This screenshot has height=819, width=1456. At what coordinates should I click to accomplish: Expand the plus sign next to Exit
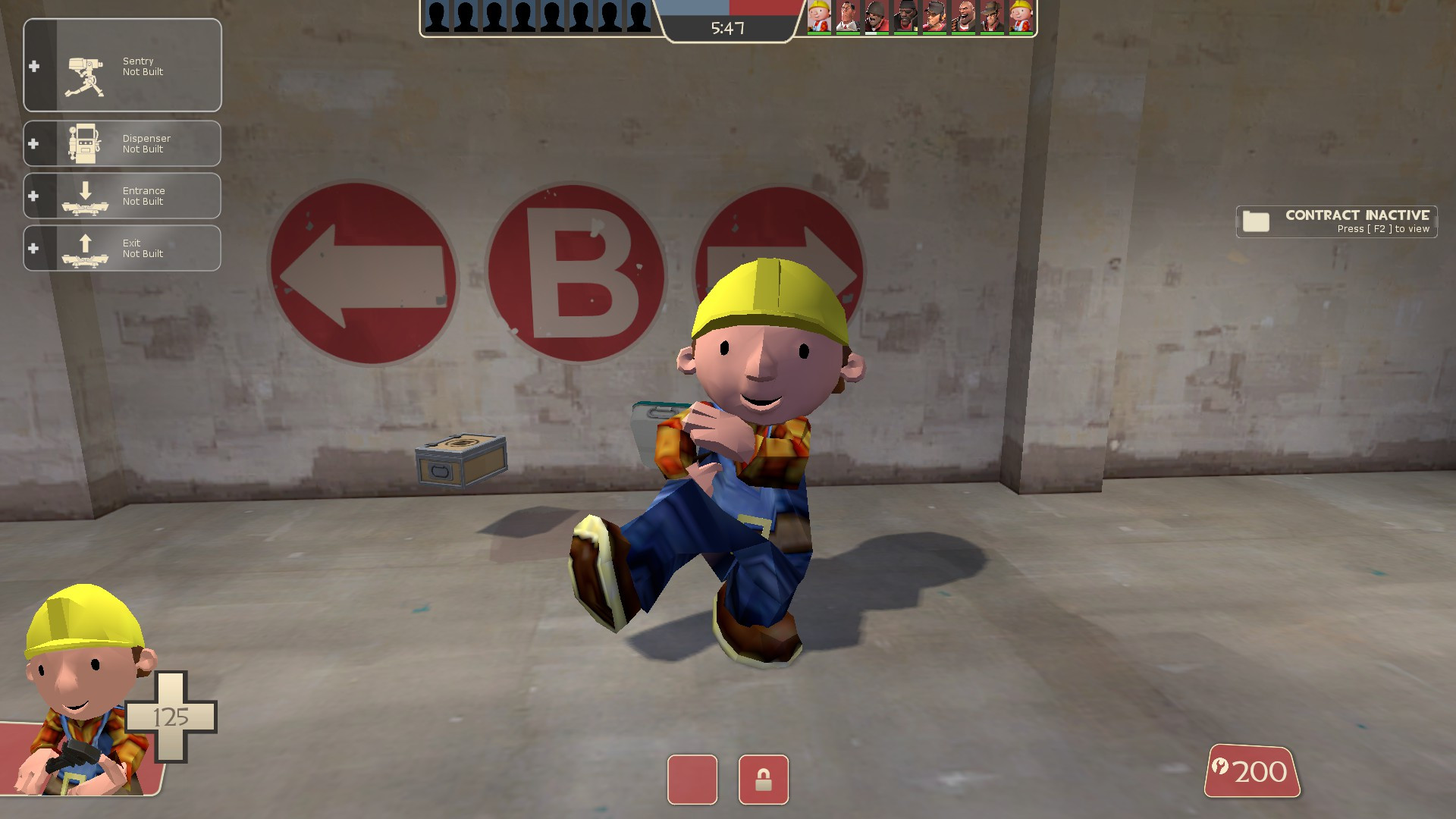(x=33, y=248)
